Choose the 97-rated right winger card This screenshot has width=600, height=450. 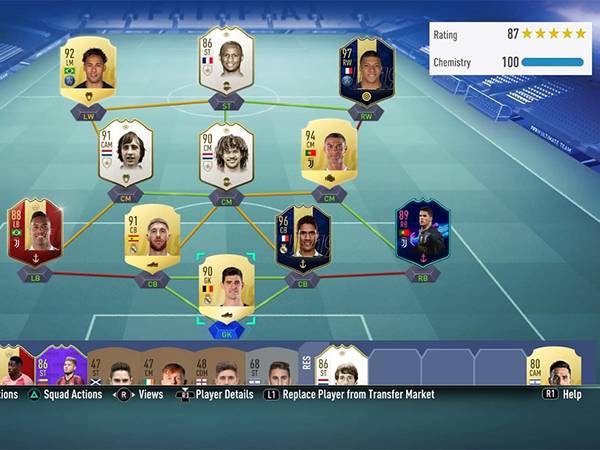[x=366, y=70]
